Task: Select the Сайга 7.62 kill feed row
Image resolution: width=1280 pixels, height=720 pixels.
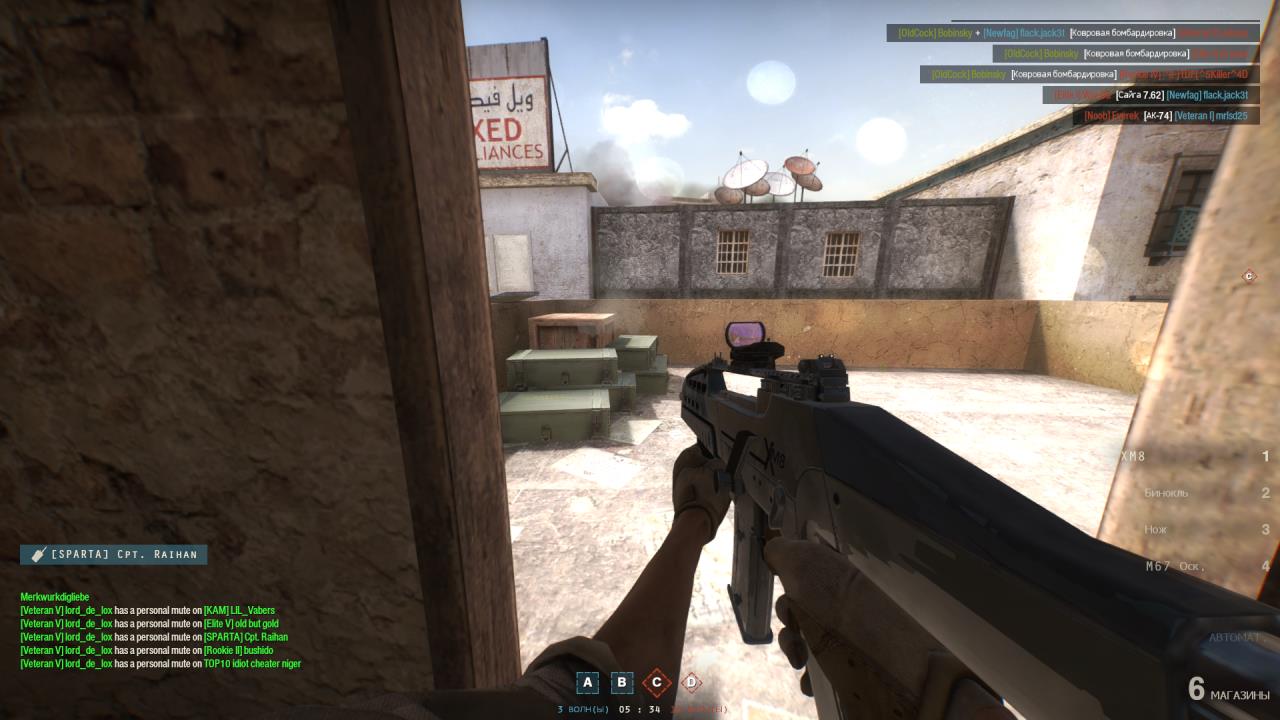Action: click(1150, 95)
